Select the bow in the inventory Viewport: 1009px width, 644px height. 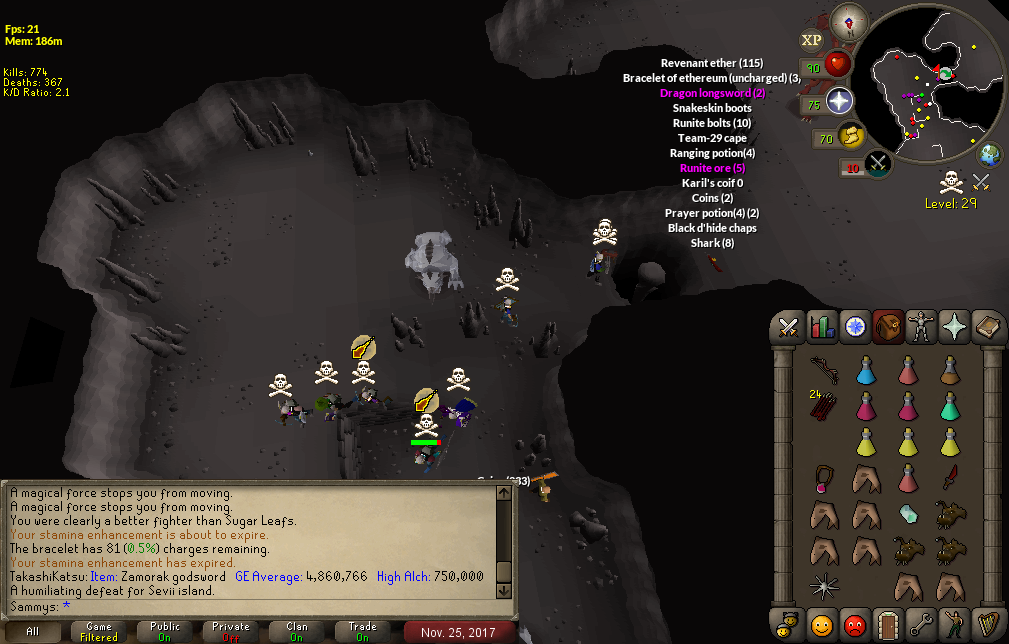coord(824,368)
